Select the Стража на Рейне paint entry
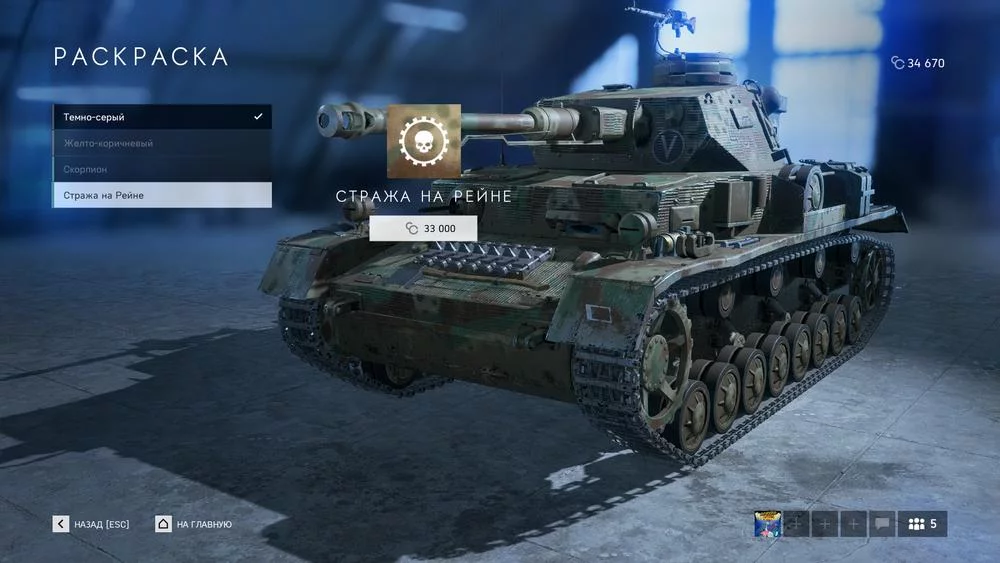1000x563 pixels. 161,195
